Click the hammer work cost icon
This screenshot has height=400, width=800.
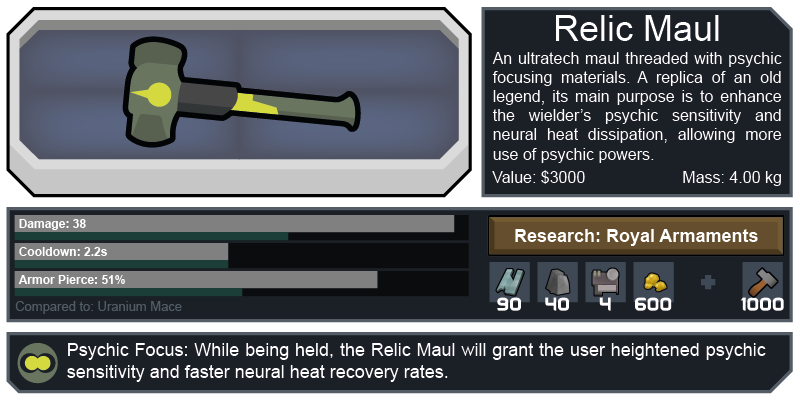[x=762, y=281]
